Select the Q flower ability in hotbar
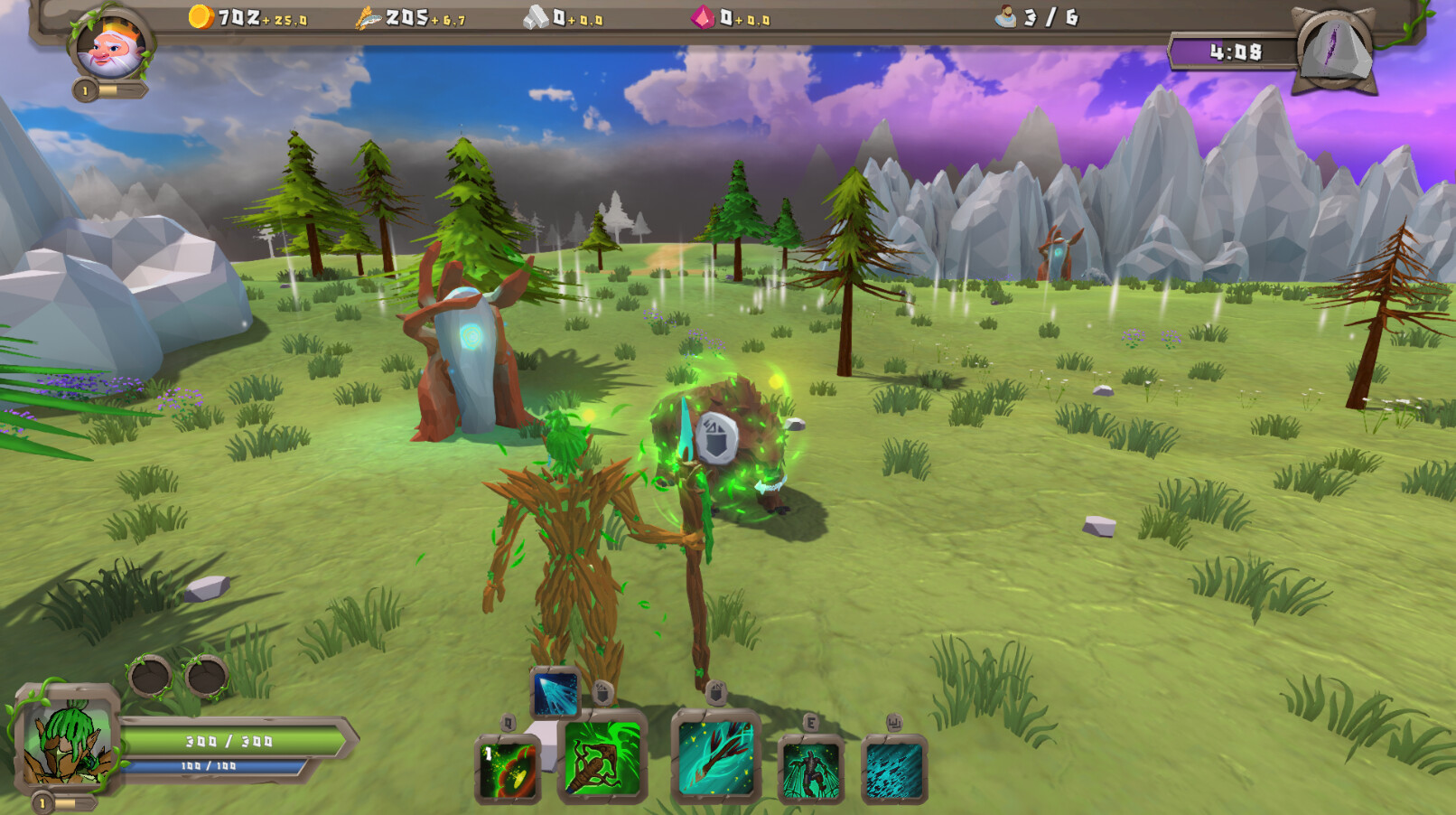The image size is (1456, 815). click(509, 769)
